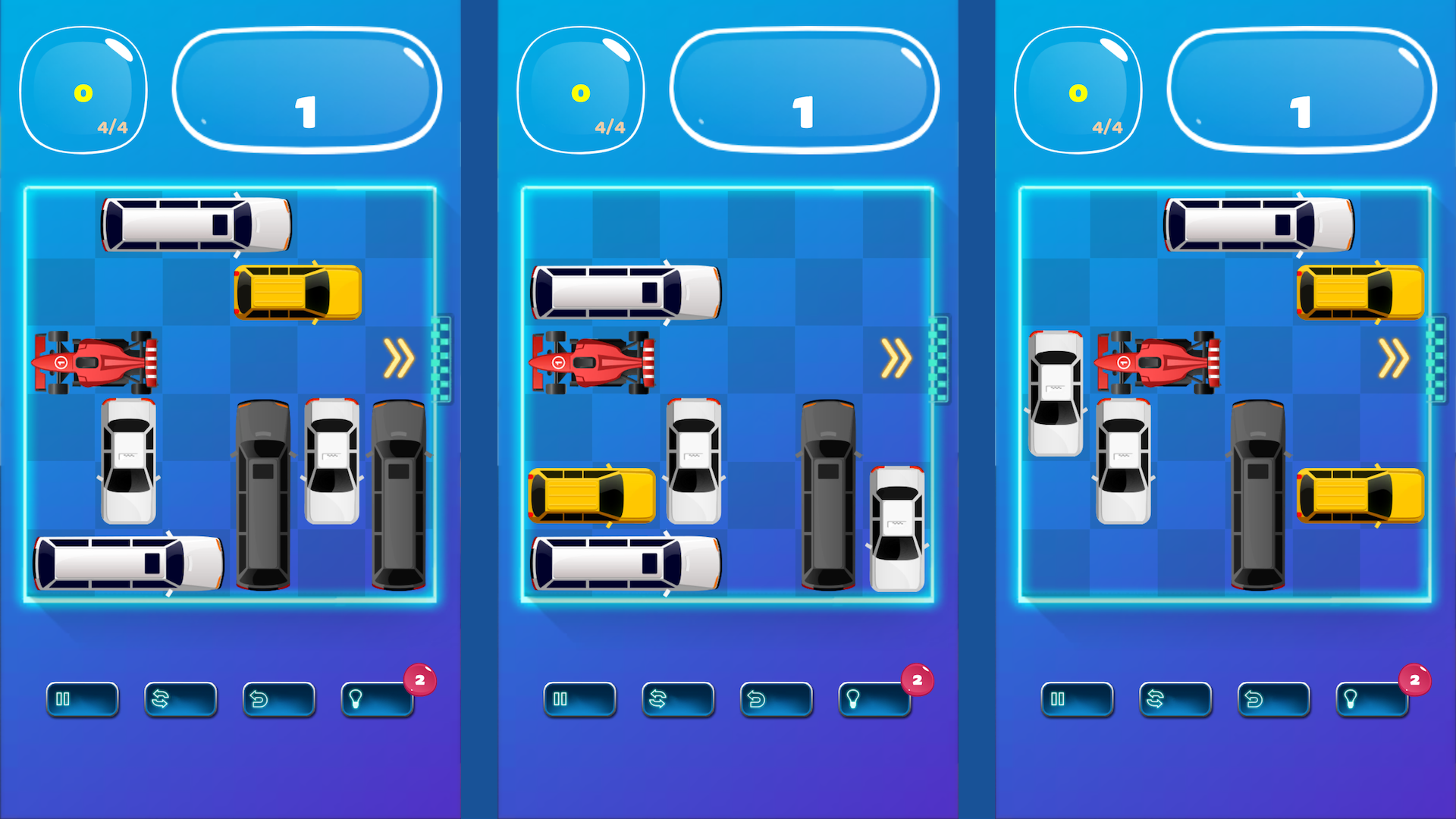Image resolution: width=1456 pixels, height=819 pixels.
Task: Pause the right puzzle game
Action: click(1078, 699)
